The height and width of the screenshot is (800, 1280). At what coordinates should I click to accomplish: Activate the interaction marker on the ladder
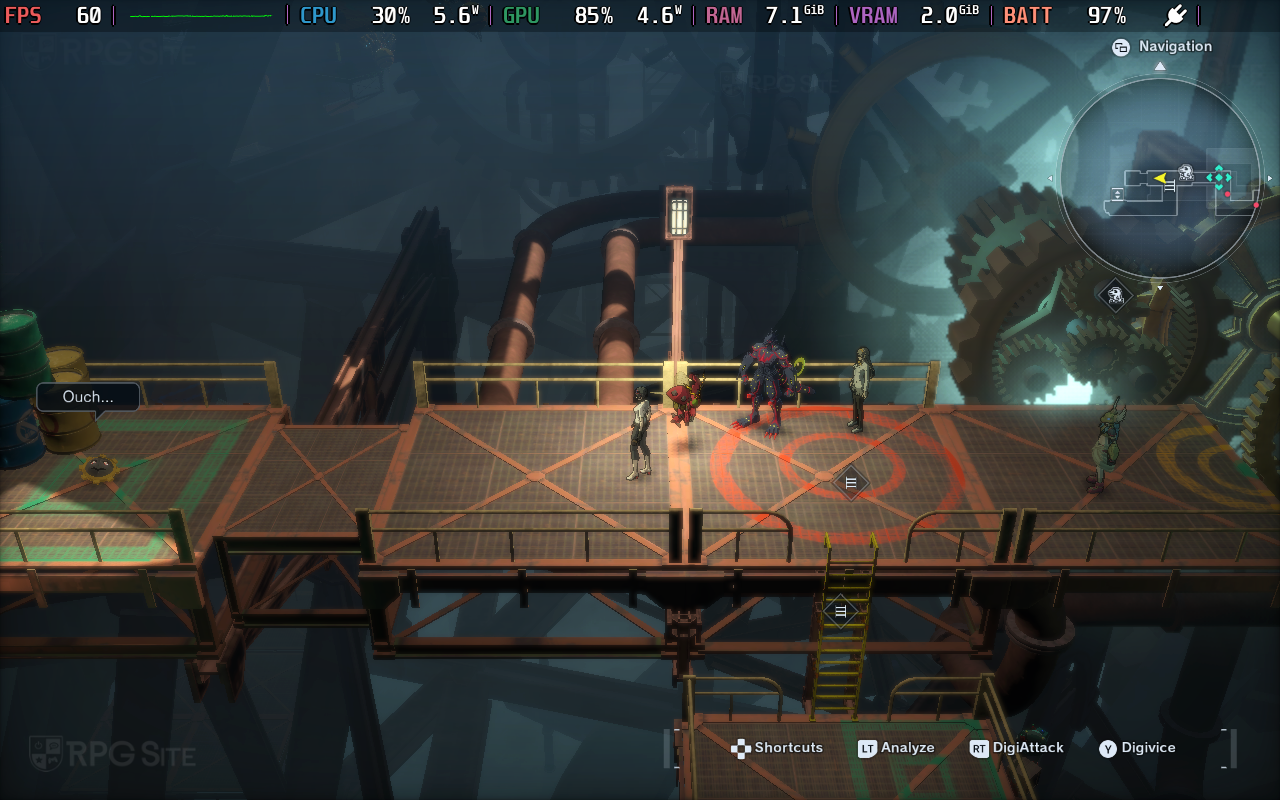click(840, 610)
